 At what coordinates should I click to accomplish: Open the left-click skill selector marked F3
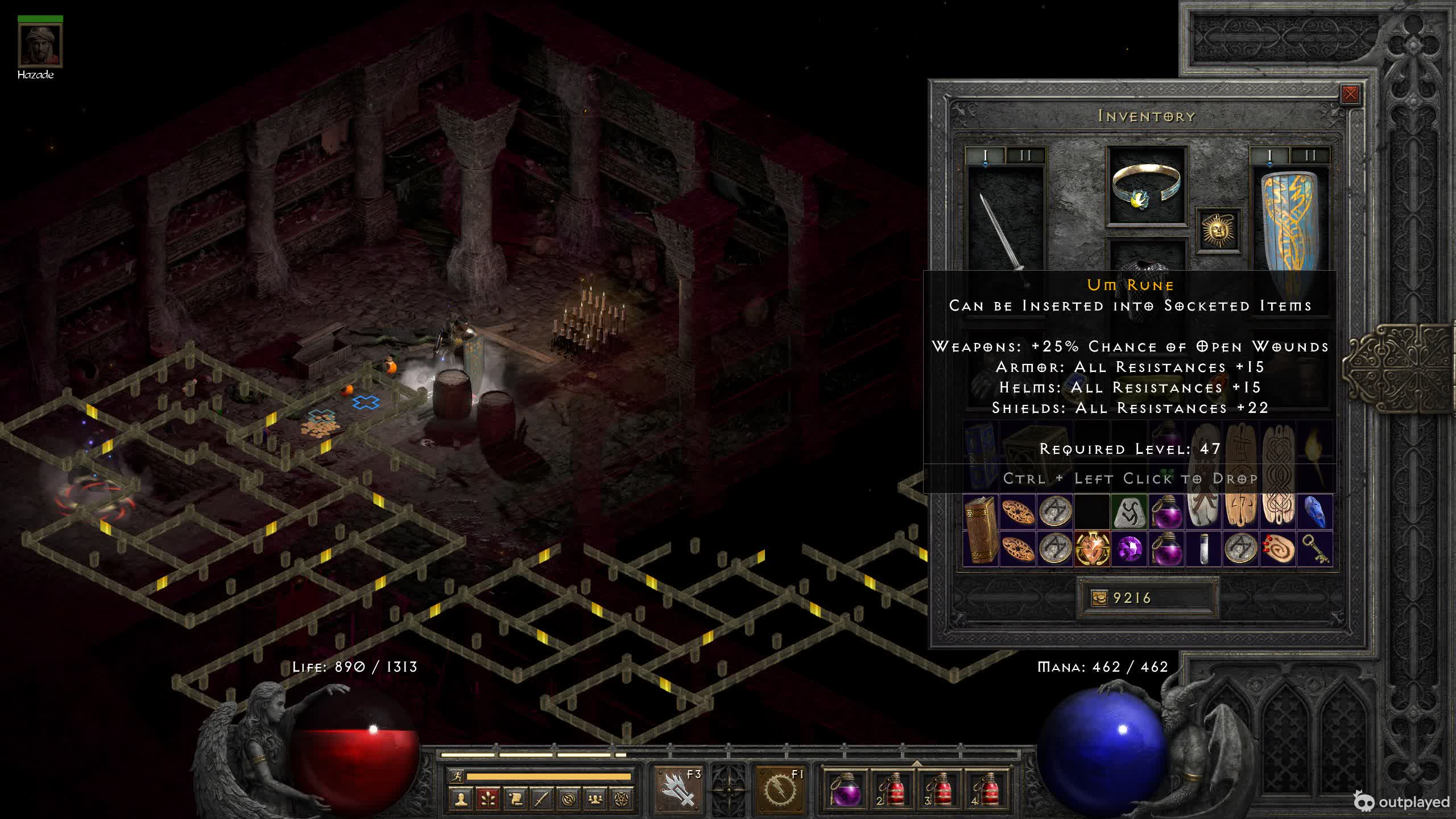(x=679, y=789)
